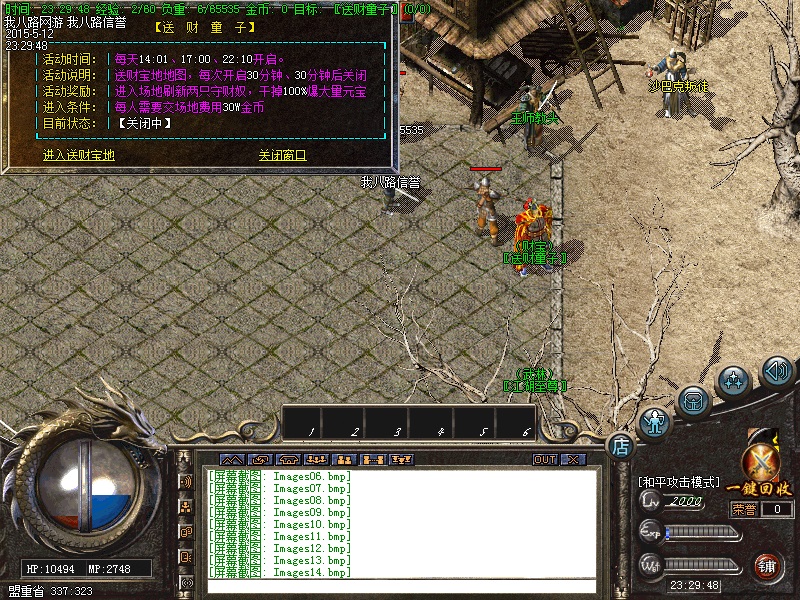Activate the 一键回收 crossed swords button

tap(760, 464)
